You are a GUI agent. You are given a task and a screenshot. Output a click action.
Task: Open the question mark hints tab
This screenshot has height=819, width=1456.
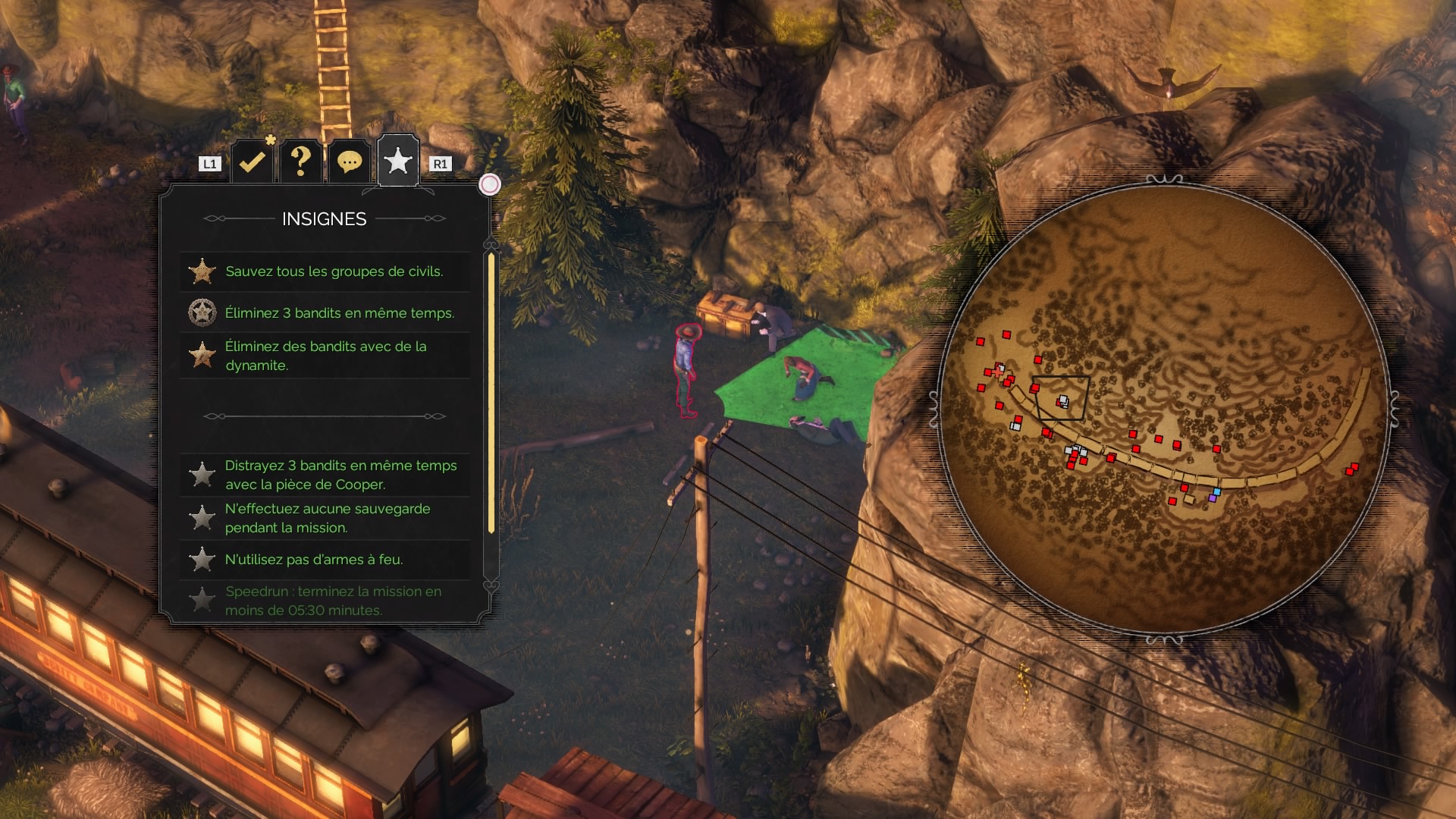tap(300, 162)
